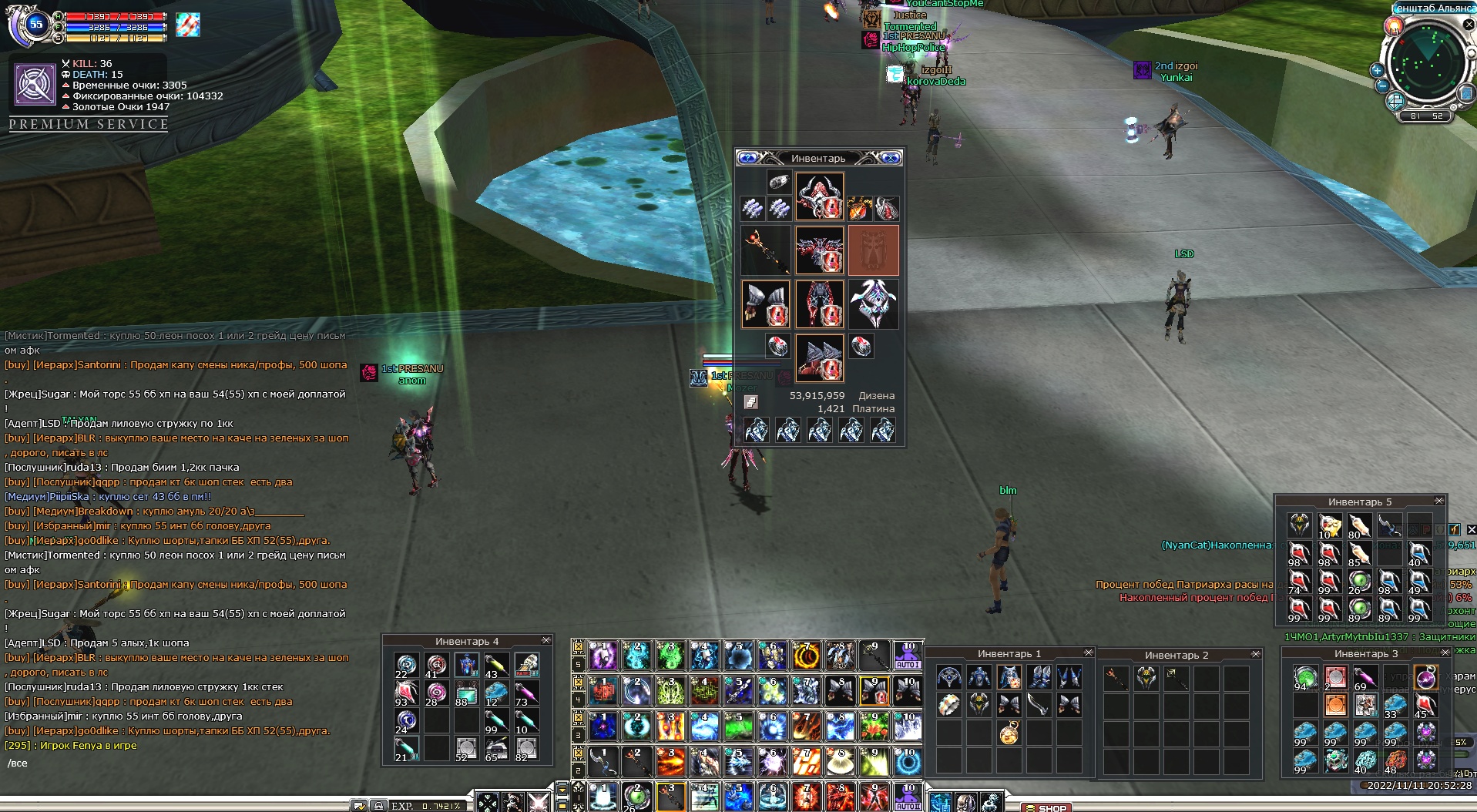Trigger the AUTO II hotbar slot
The image size is (1477, 812).
[908, 798]
